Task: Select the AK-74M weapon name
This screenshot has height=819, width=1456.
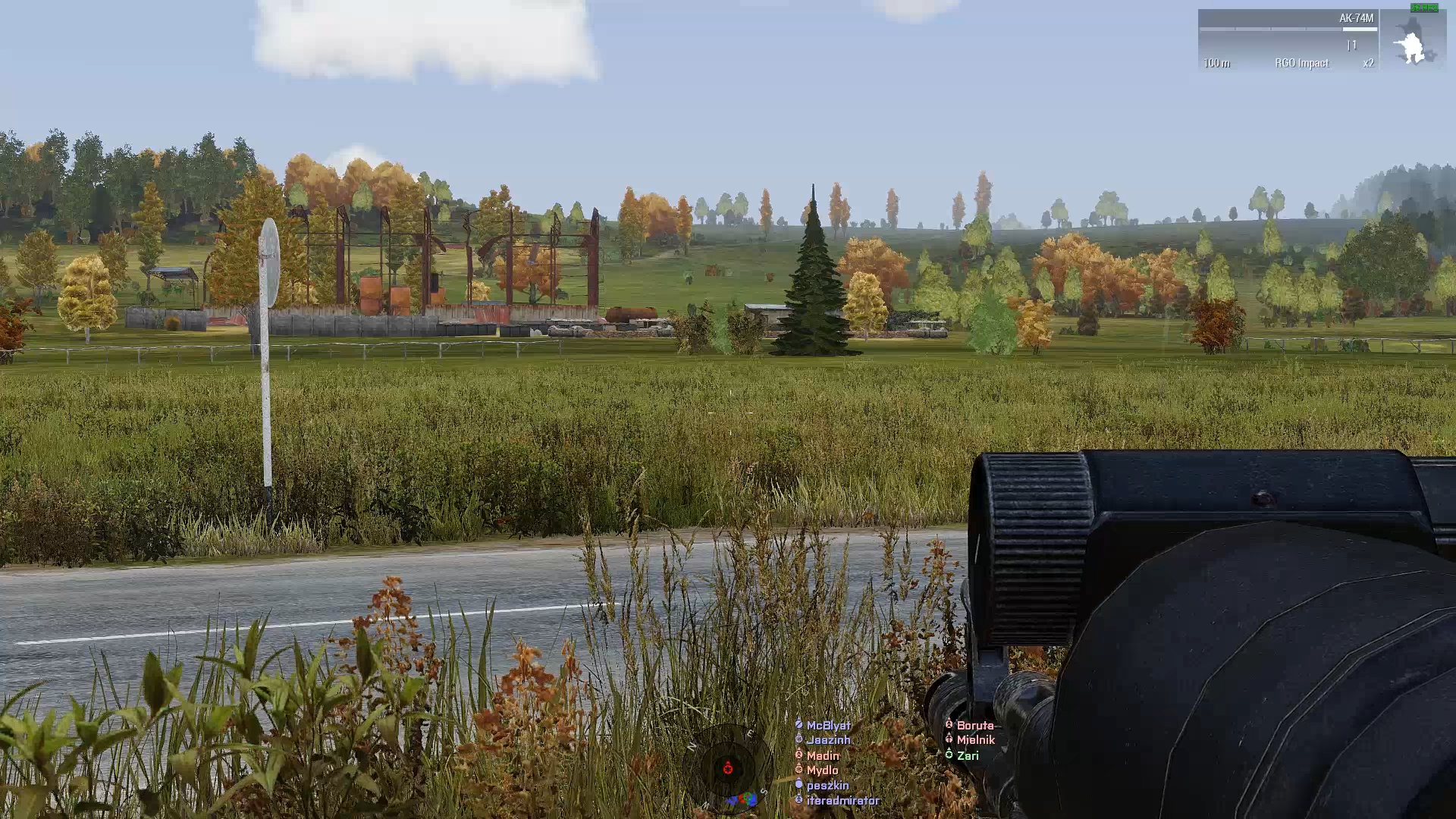Action: click(1356, 18)
